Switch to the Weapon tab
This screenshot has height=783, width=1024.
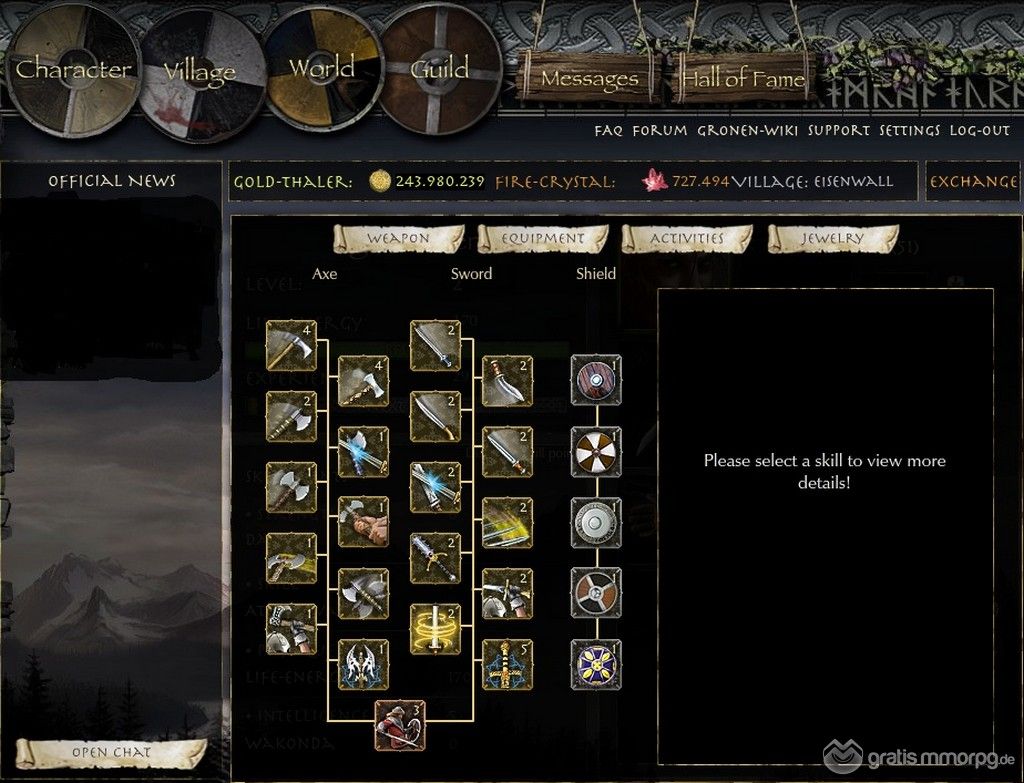click(398, 239)
